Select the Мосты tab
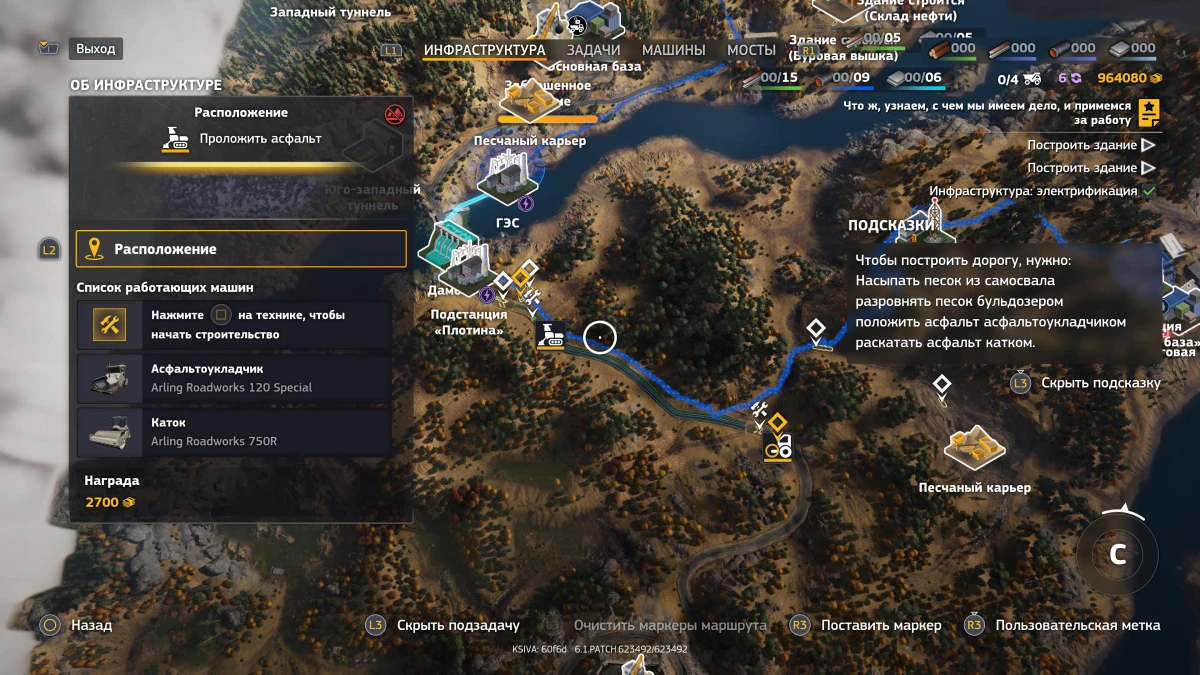The width and height of the screenshot is (1200, 675). (751, 50)
